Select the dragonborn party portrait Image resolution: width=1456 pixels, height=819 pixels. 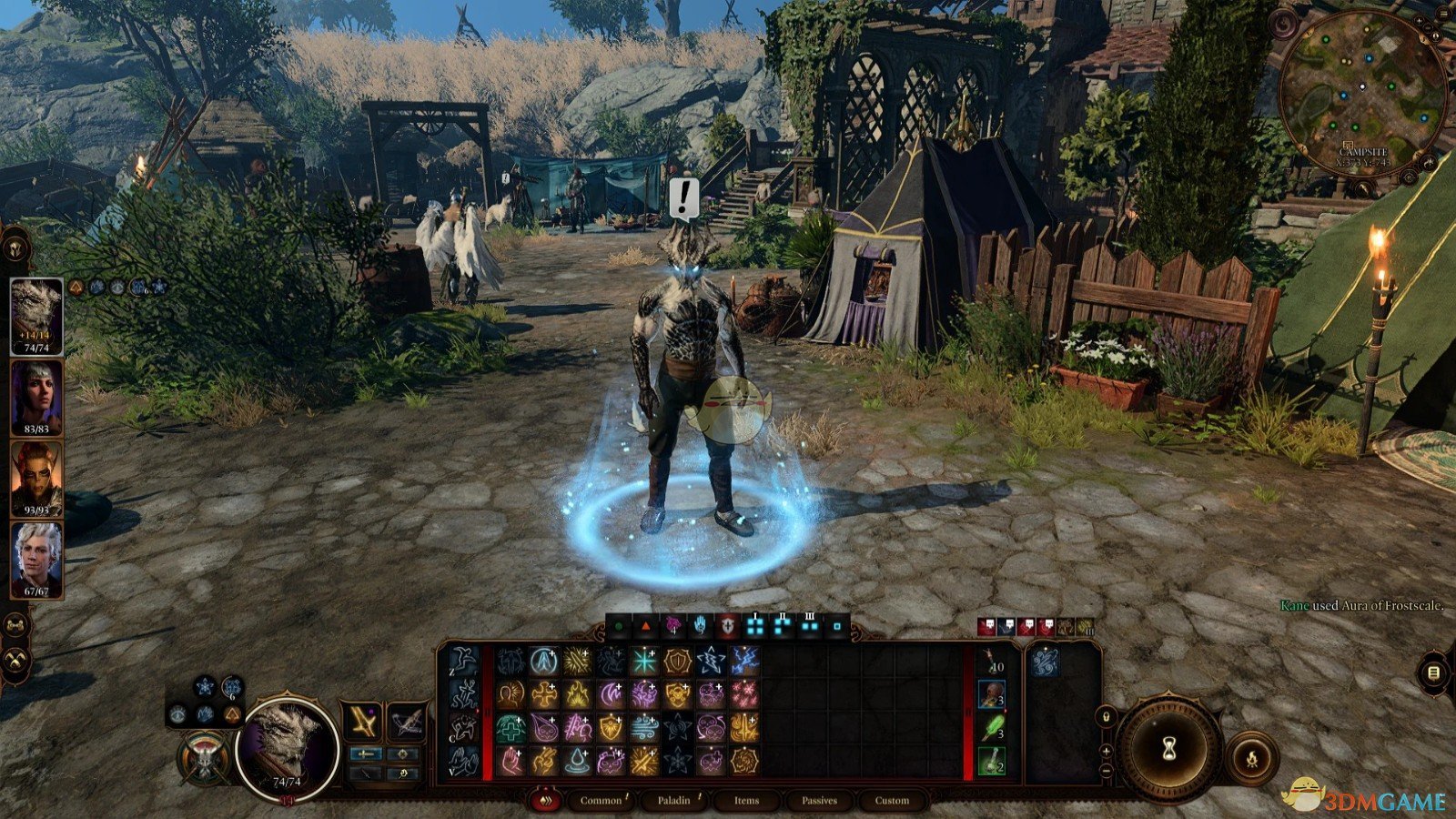click(36, 314)
